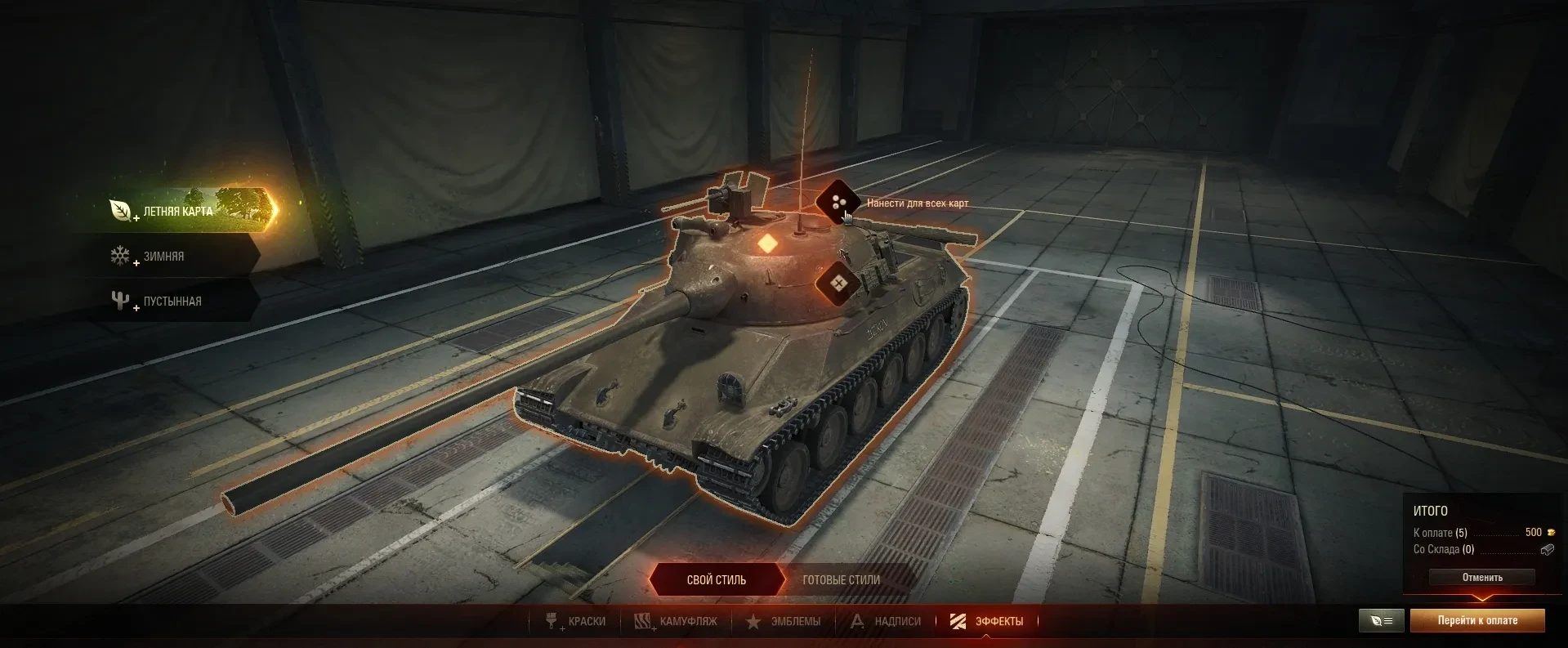Choose the Пустынная desert map
Image resolution: width=1568 pixels, height=648 pixels.
(x=172, y=302)
